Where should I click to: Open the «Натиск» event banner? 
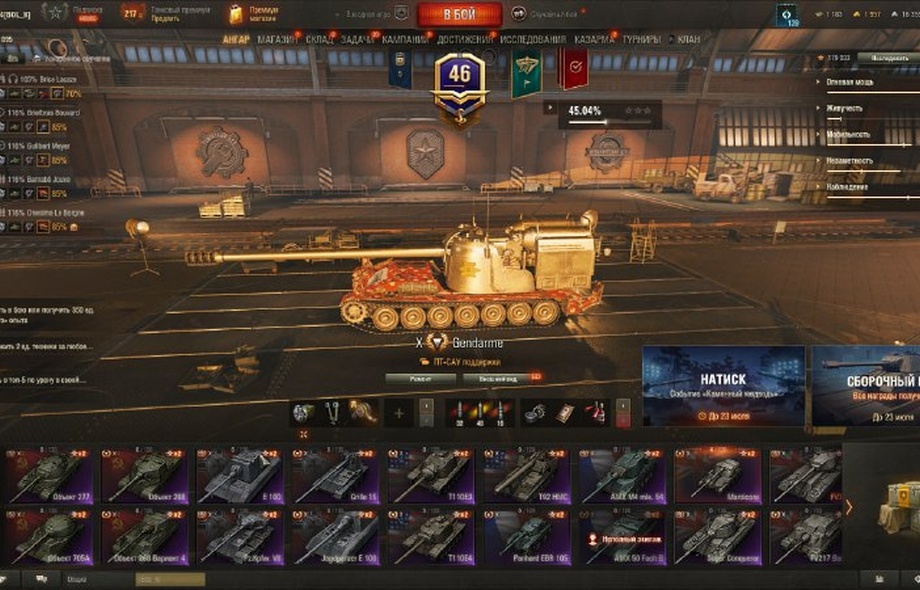tap(723, 386)
